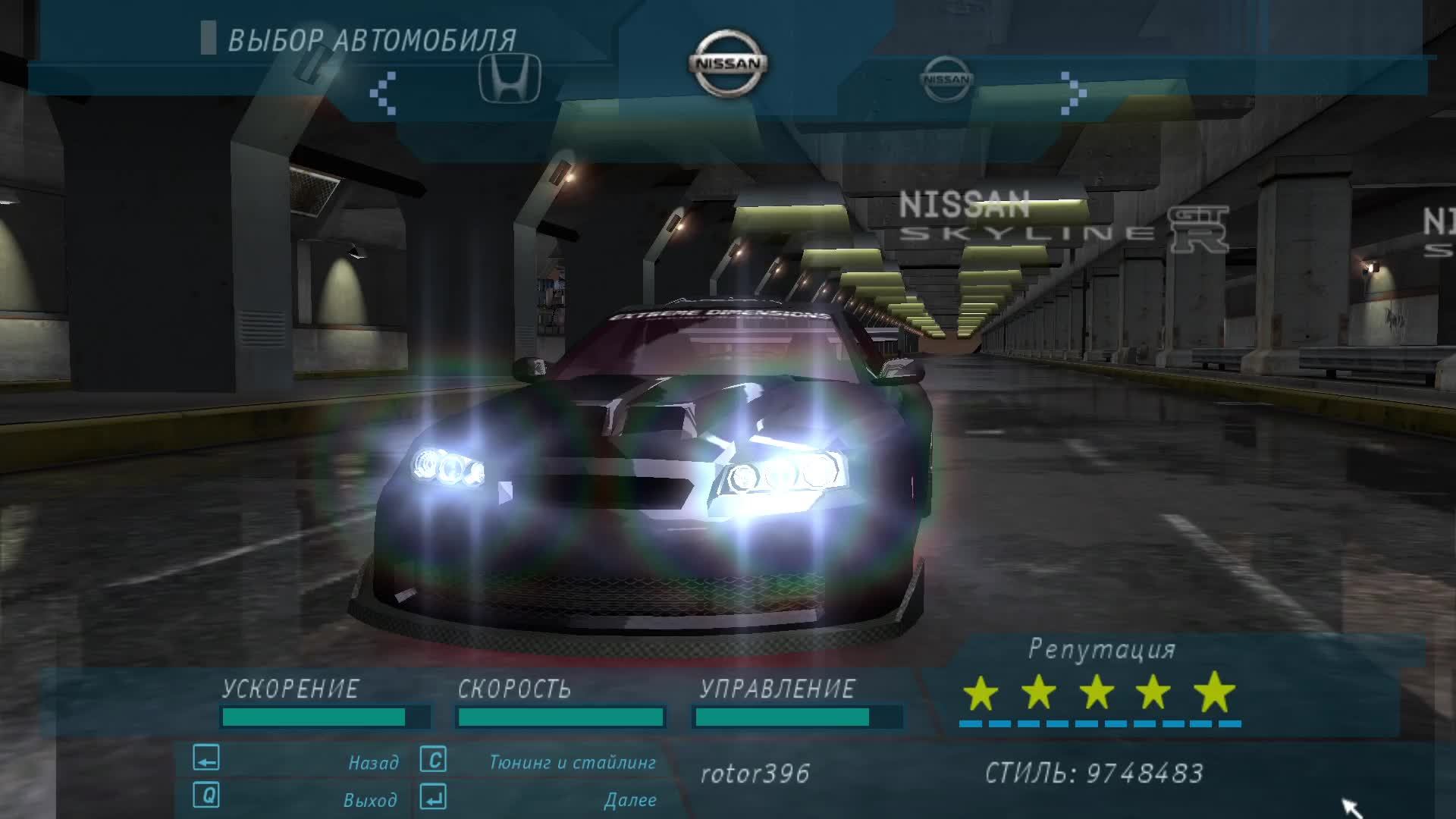Screen dimensions: 1456x819
Task: Choose the small dimmed Nissan logo
Action: pyautogui.click(x=946, y=78)
